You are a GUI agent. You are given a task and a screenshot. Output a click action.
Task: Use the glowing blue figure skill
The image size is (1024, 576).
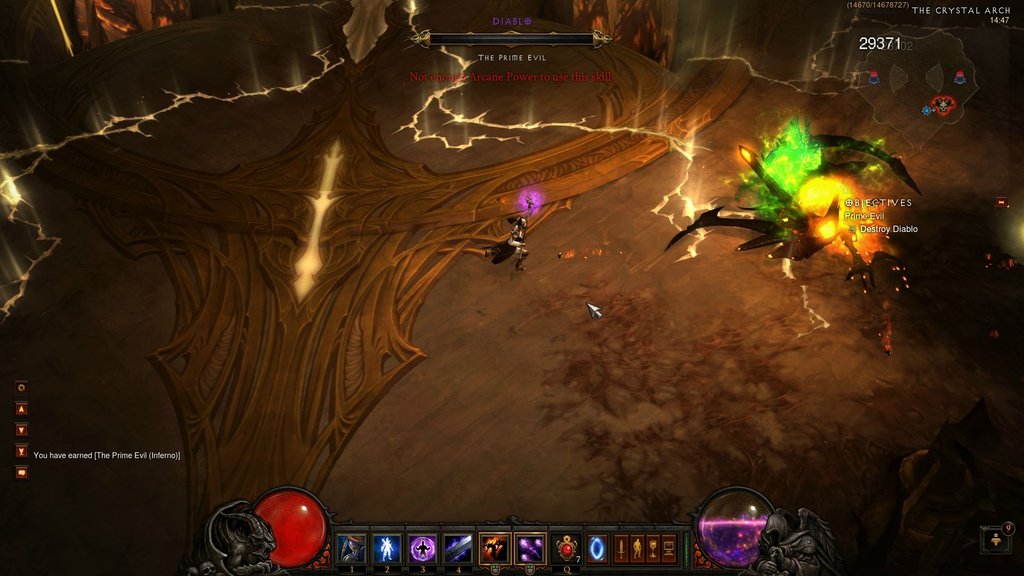pos(386,548)
